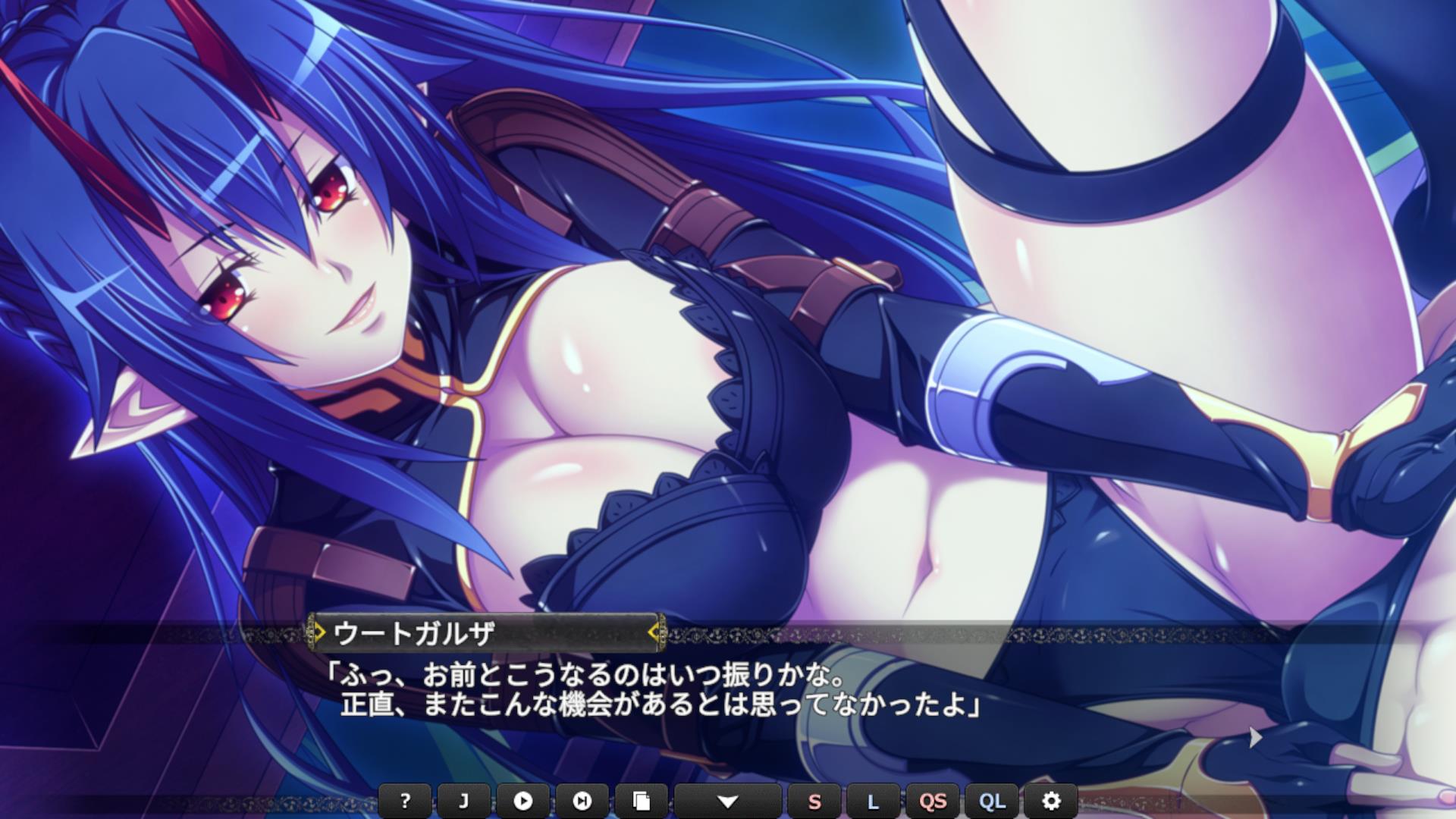Image resolution: width=1456 pixels, height=819 pixels.
Task: Quick load using the QL button
Action: (992, 801)
